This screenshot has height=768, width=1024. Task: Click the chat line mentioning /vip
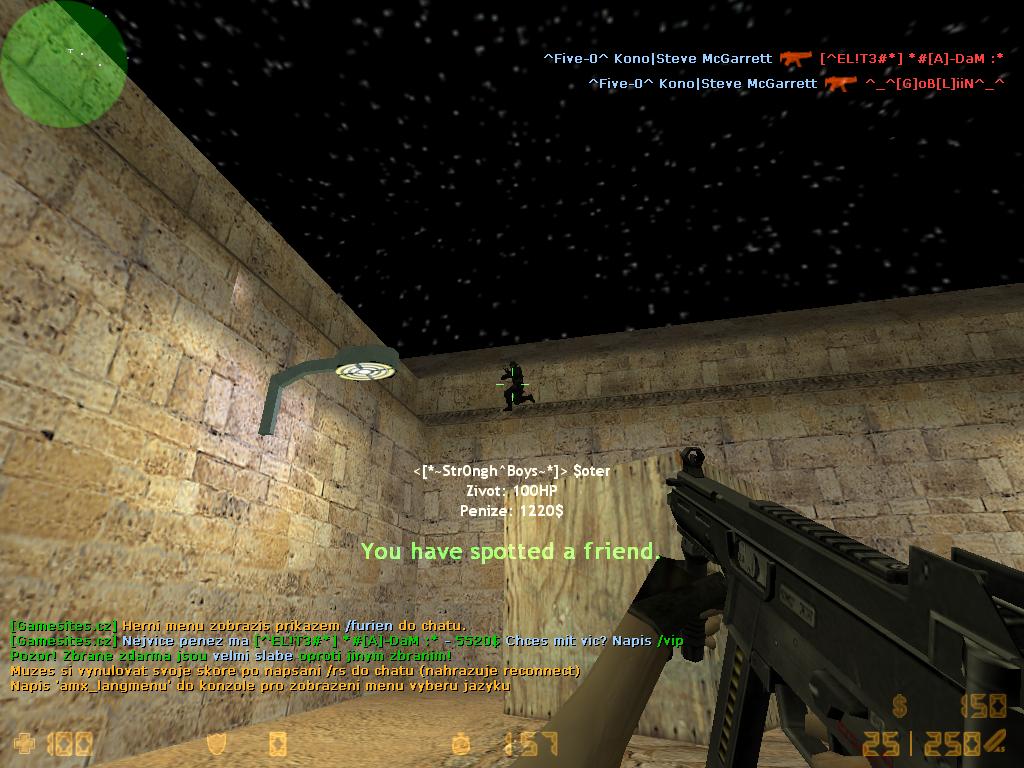[x=347, y=641]
